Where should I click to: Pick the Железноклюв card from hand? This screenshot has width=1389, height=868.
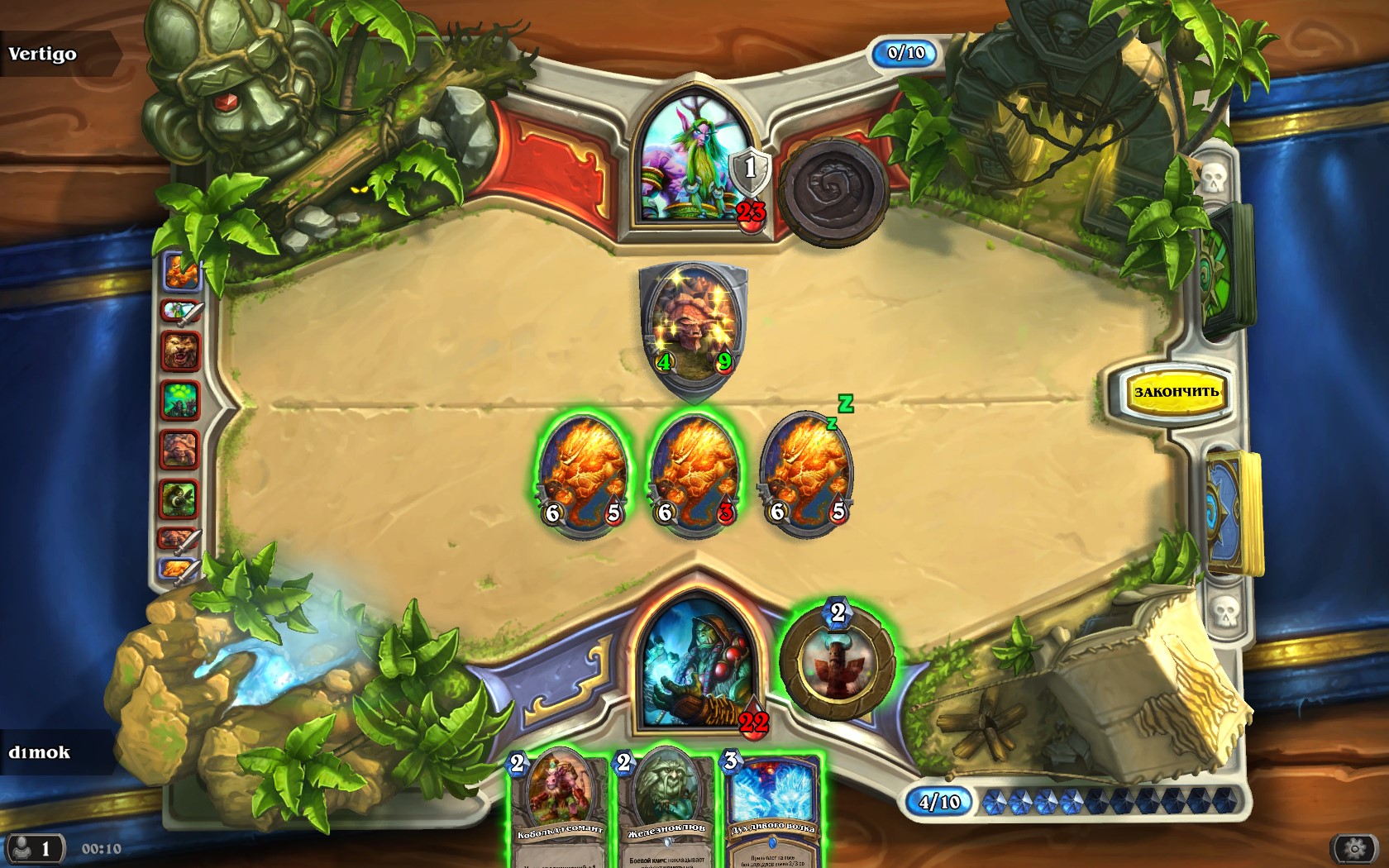point(666,806)
